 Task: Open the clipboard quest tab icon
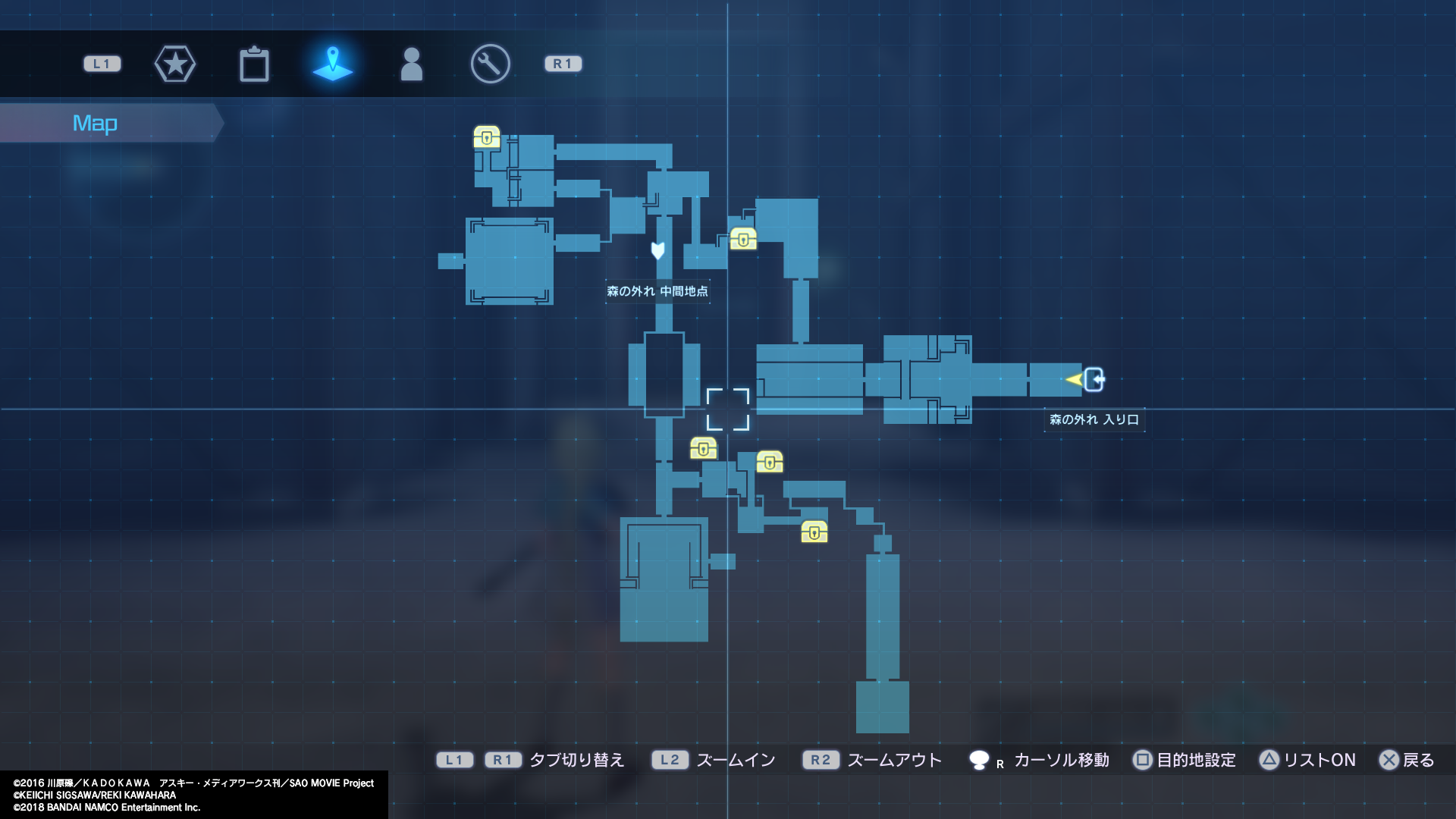click(x=255, y=64)
